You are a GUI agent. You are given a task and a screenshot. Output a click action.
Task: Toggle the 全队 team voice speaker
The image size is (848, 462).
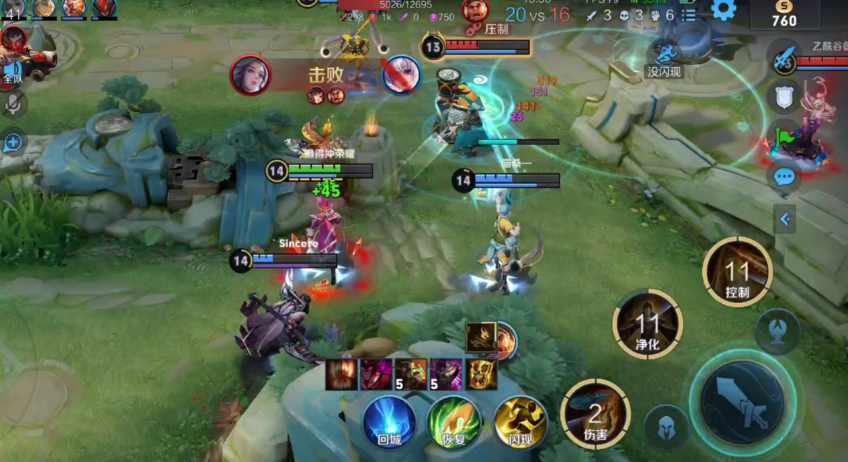click(13, 69)
